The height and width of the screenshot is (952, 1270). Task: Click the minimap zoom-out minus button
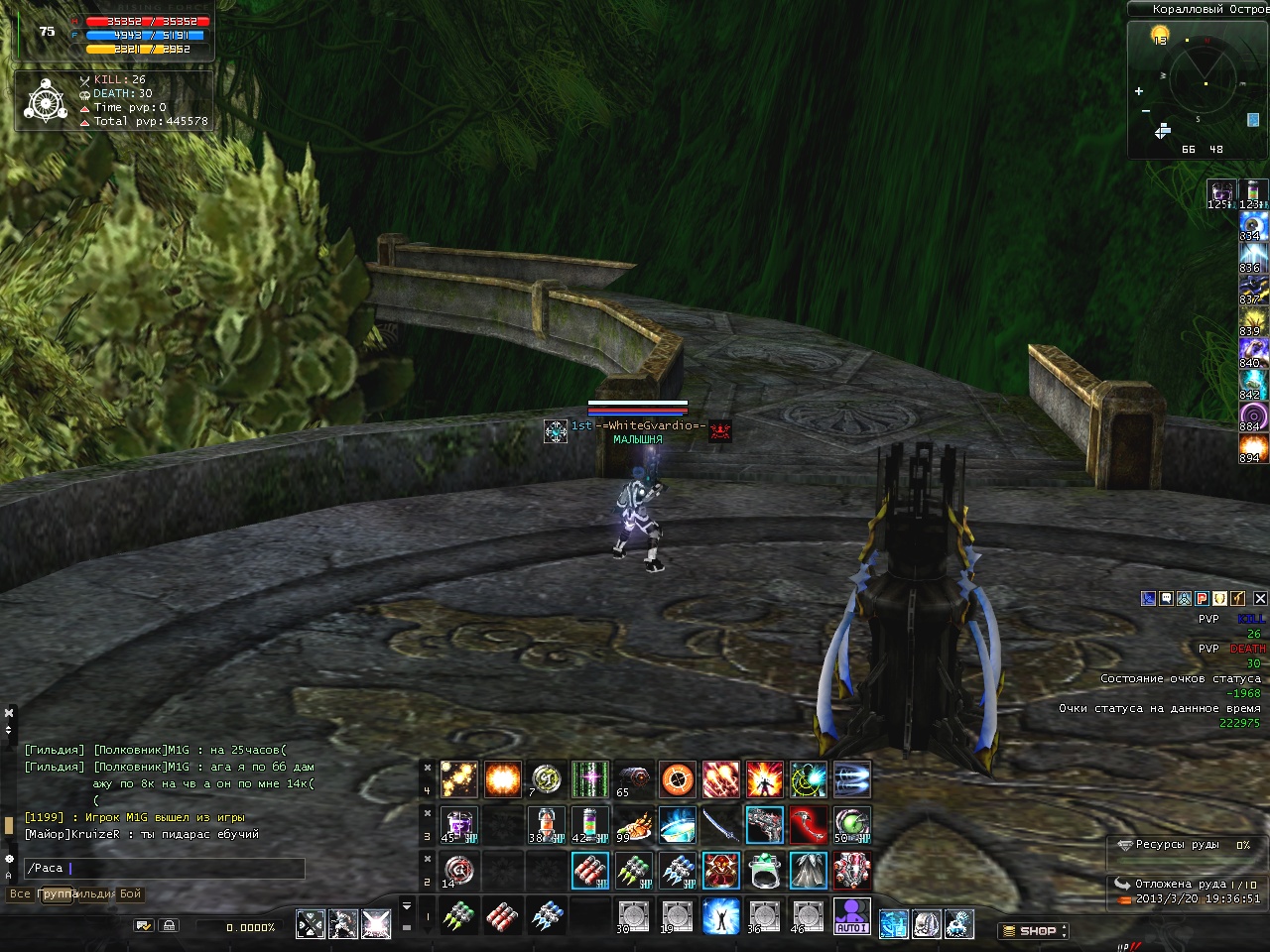(x=1146, y=110)
